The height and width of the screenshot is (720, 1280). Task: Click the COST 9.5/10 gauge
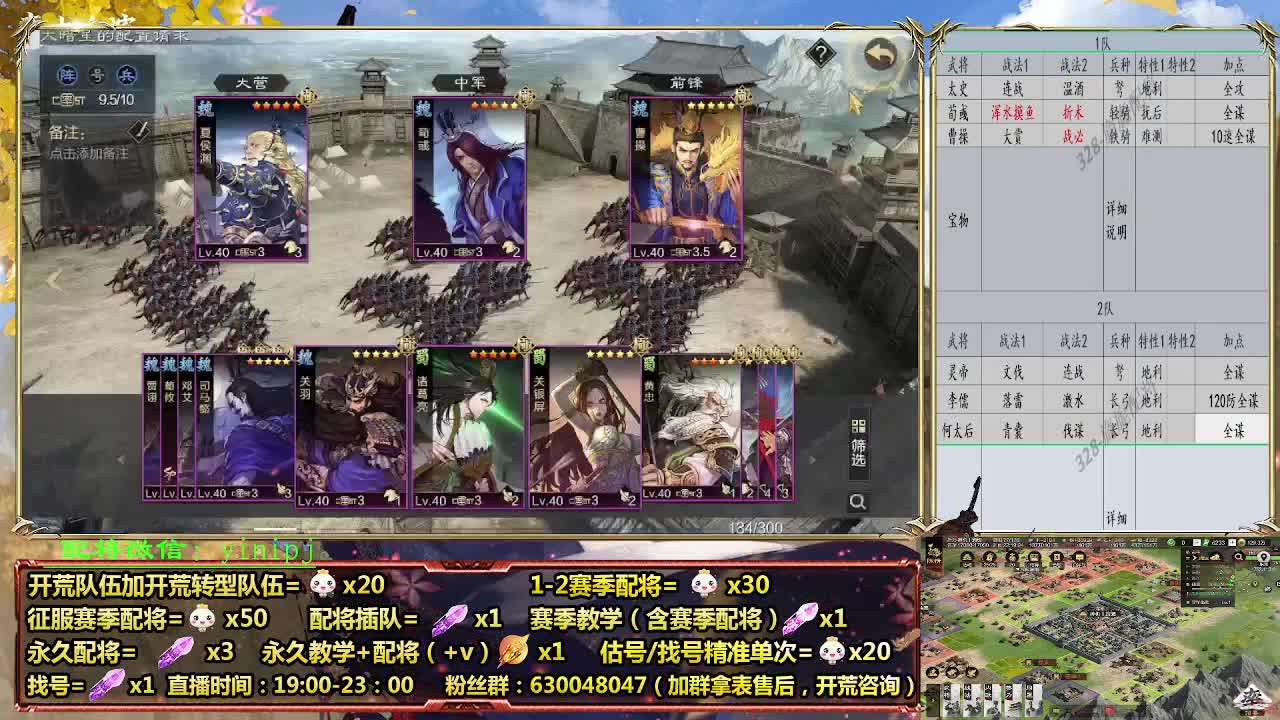[x=92, y=100]
